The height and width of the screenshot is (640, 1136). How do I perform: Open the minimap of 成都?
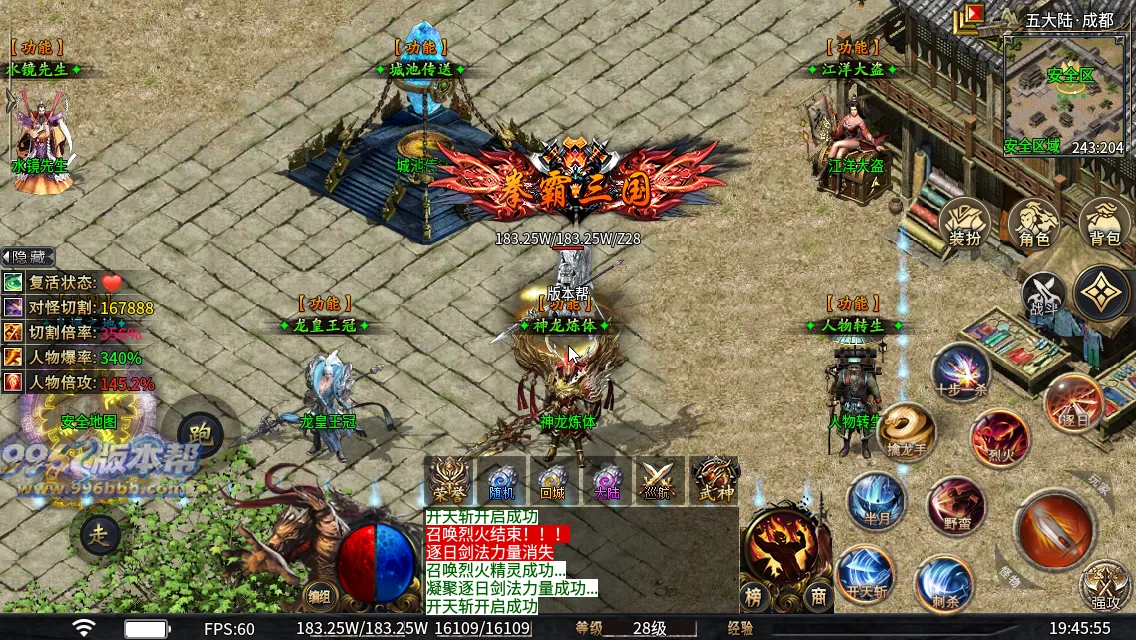1063,96
